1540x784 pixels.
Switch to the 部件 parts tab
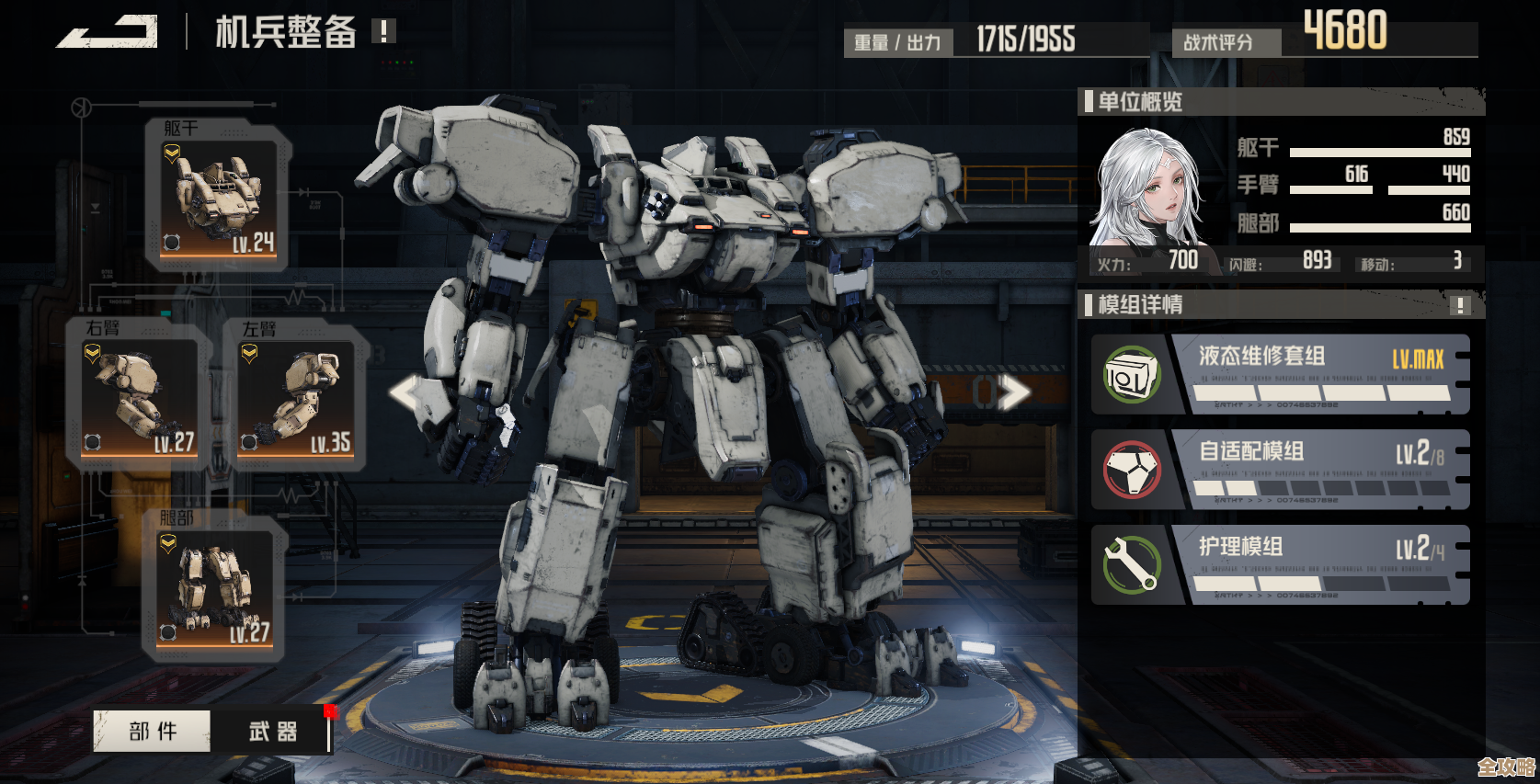153,732
